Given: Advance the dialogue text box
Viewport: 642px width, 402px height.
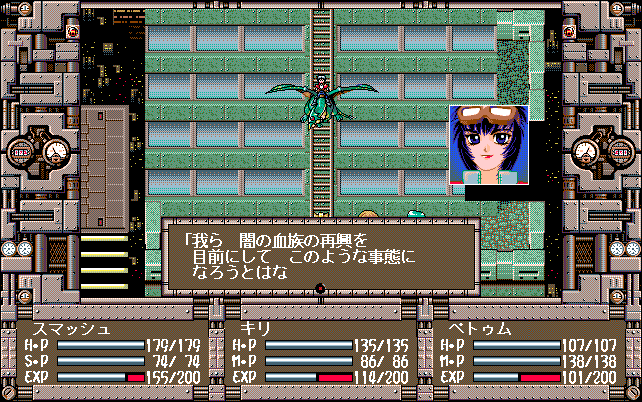Looking at the screenshot, I should (320, 256).
